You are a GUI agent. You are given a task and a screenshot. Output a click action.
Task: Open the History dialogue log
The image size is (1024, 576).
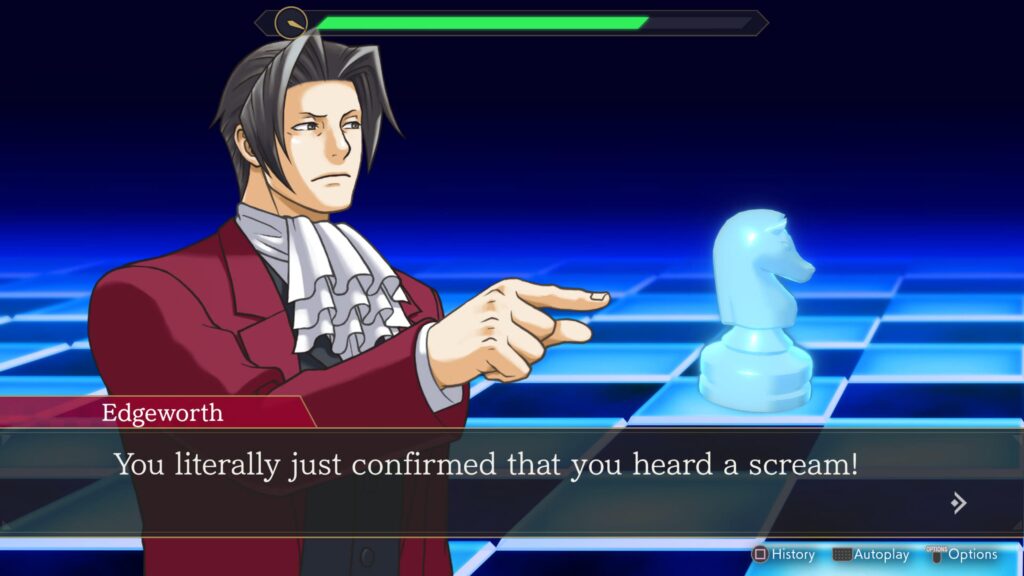[785, 554]
